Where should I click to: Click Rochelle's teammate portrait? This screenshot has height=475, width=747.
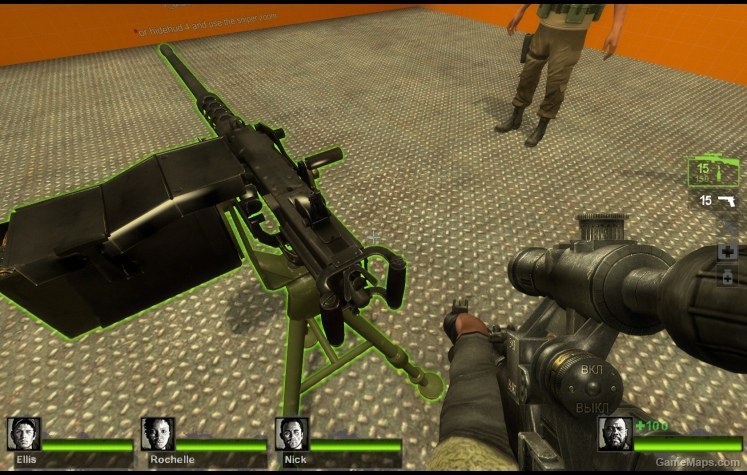point(157,434)
